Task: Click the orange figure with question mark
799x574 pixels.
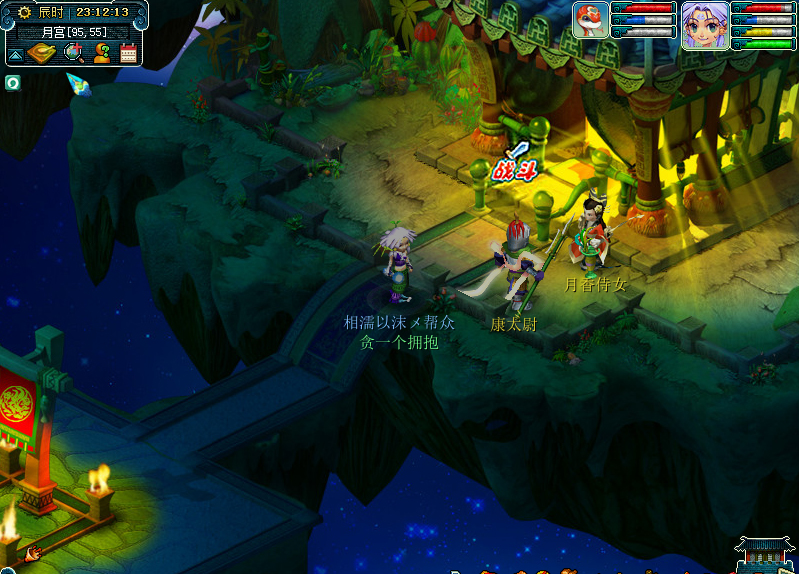Action: coord(101,53)
